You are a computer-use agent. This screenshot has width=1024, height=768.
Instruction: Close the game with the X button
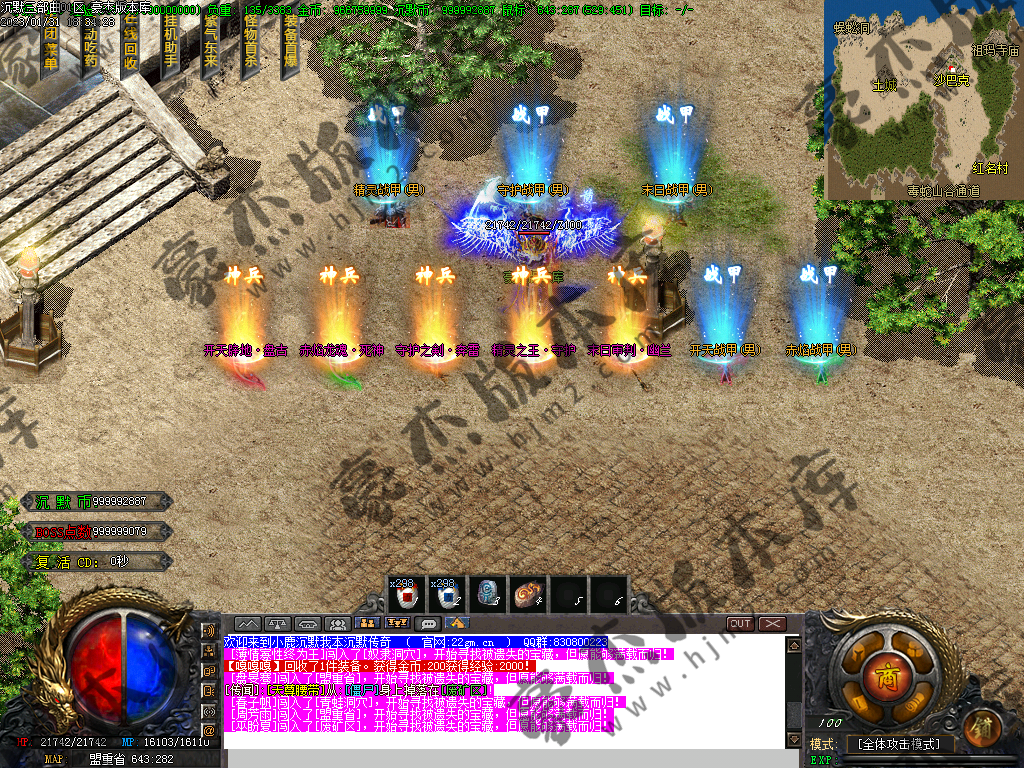click(x=772, y=624)
